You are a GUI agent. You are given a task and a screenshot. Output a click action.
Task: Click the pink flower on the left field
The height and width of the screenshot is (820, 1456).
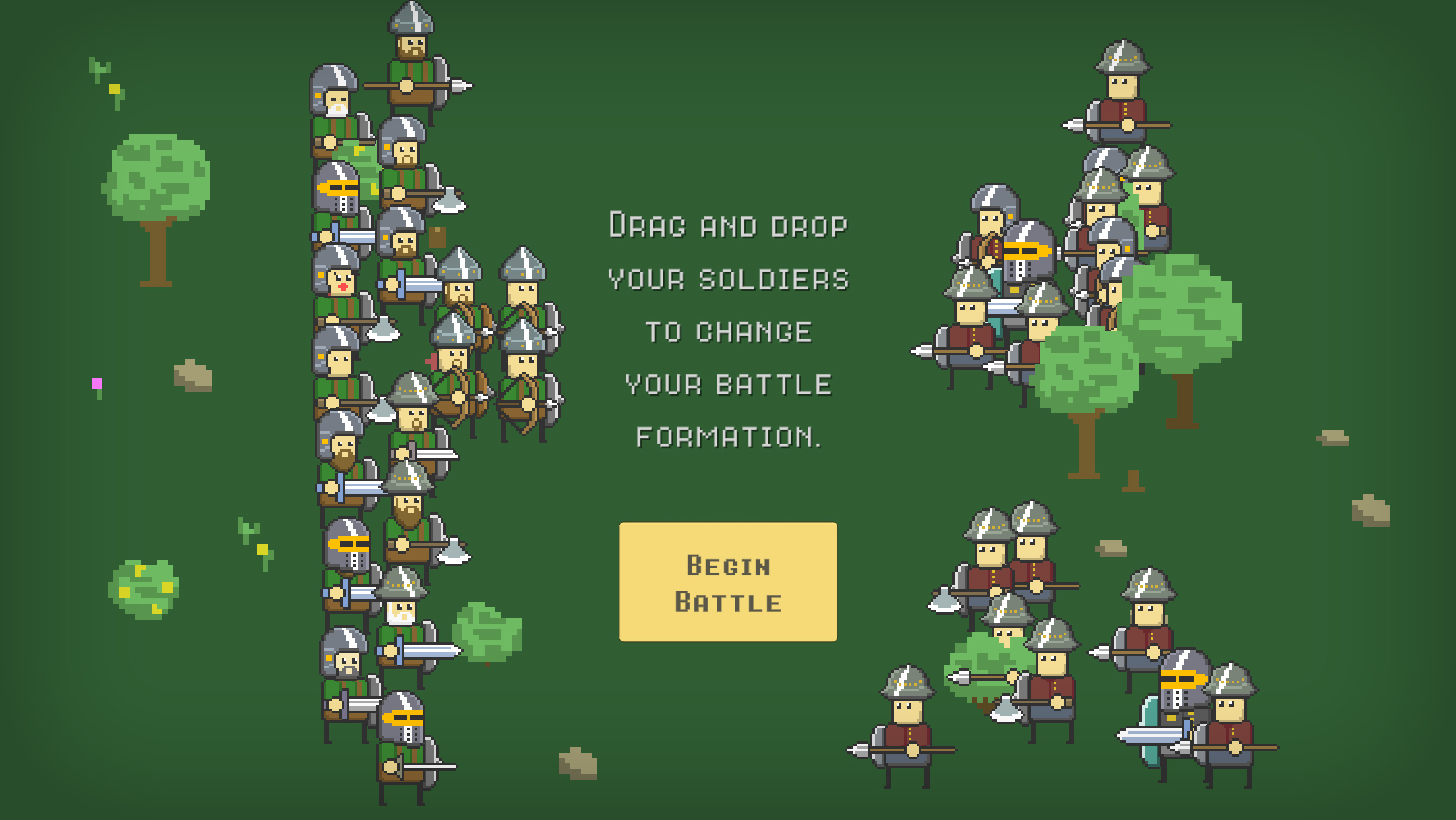tap(96, 384)
